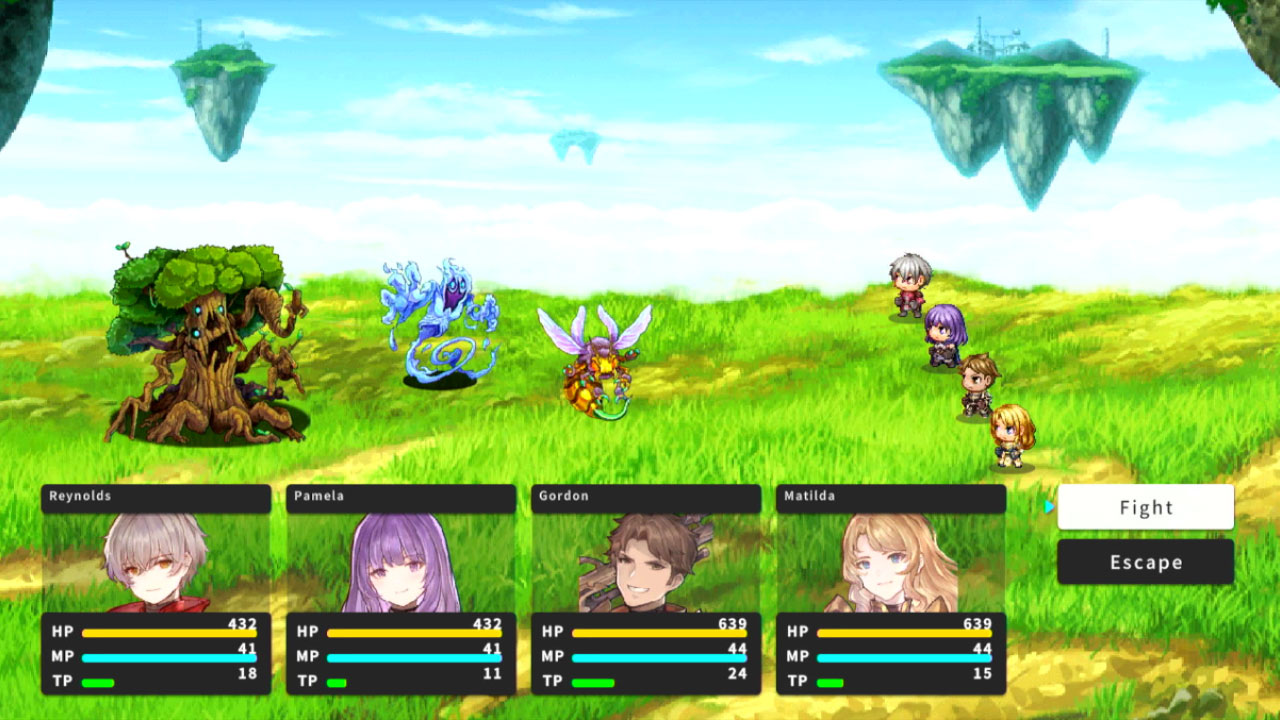Select the Escape command
This screenshot has height=720, width=1280.
pos(1144,562)
